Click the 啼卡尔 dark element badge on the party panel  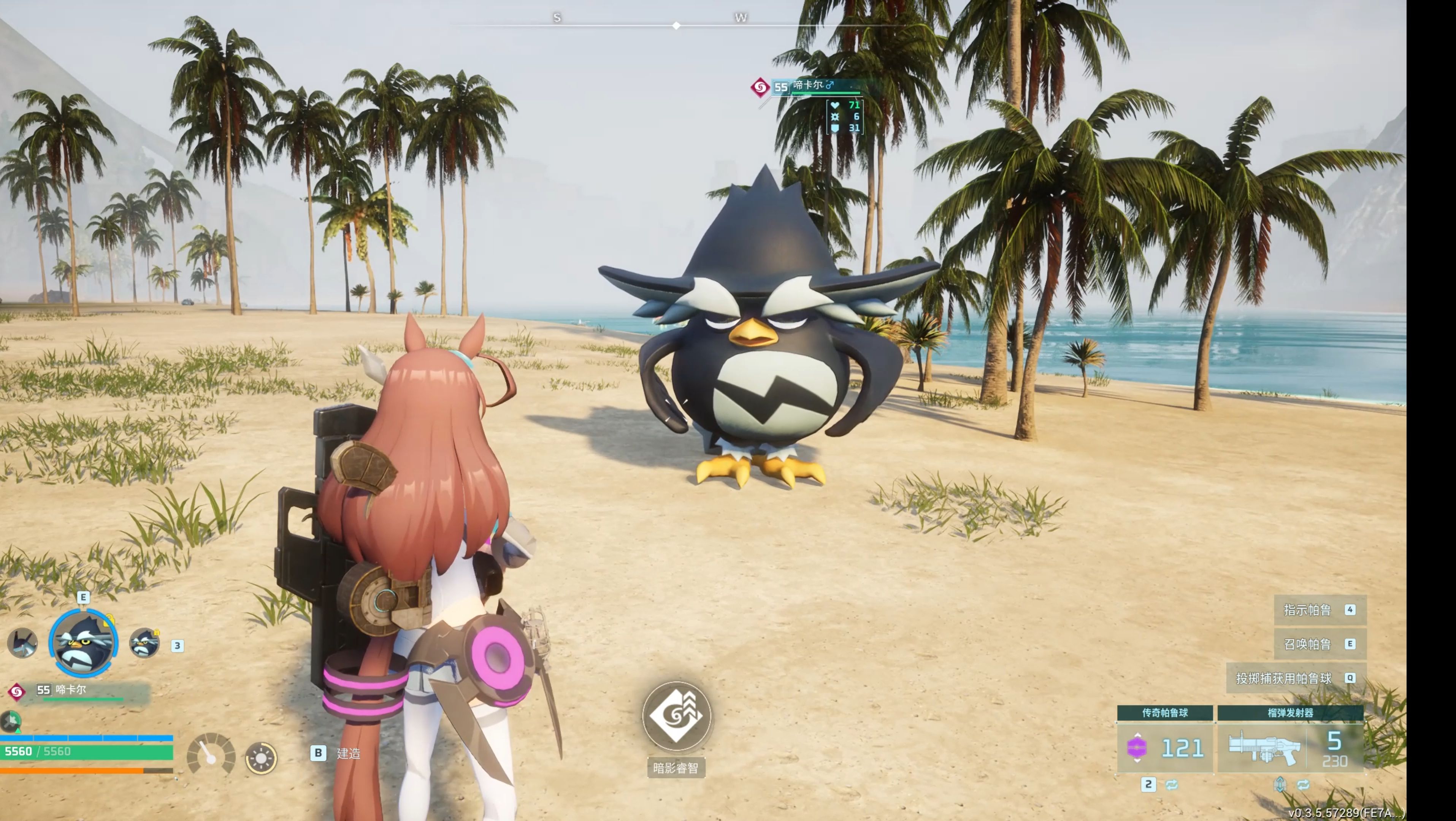[x=16, y=691]
